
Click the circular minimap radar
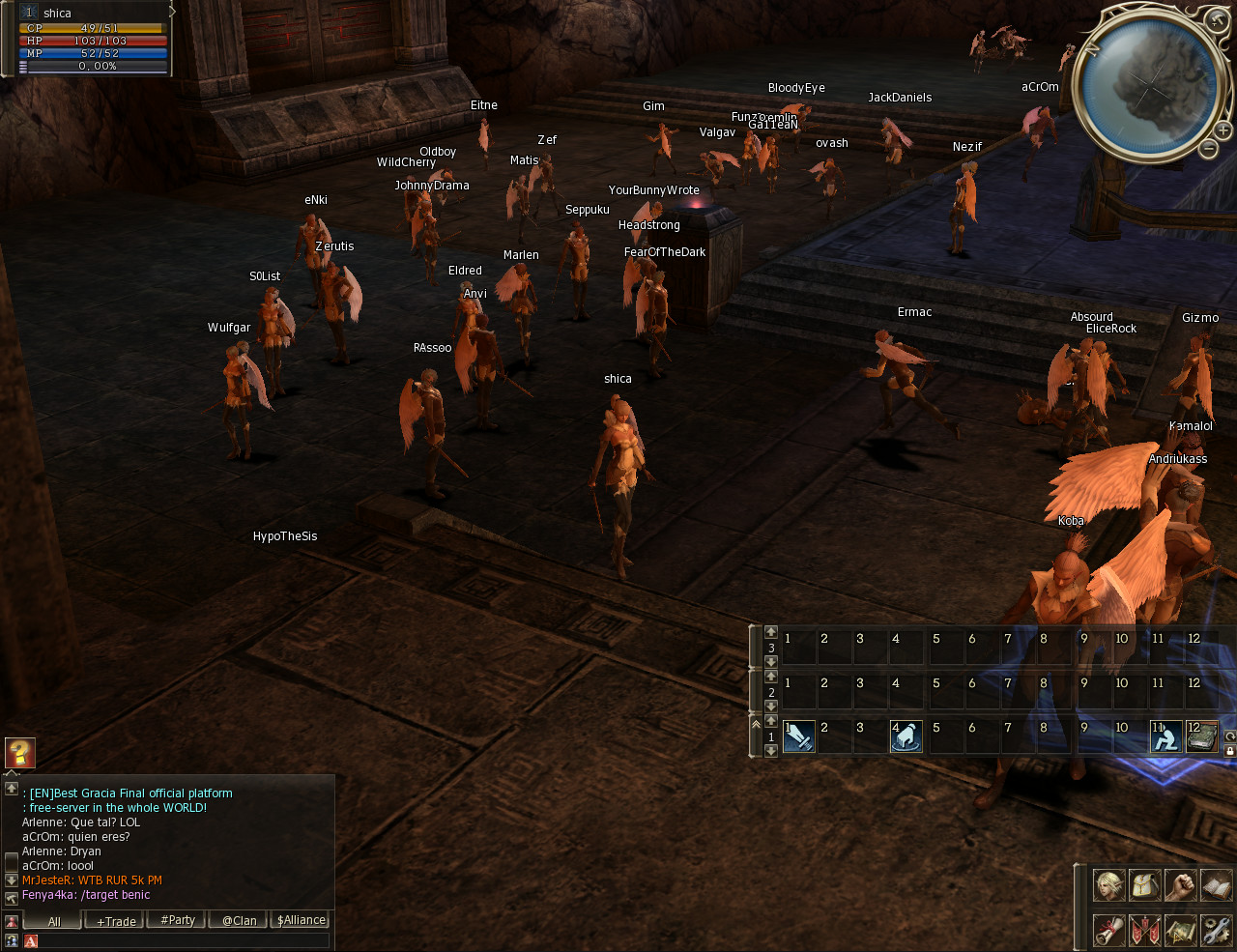pos(1147,87)
